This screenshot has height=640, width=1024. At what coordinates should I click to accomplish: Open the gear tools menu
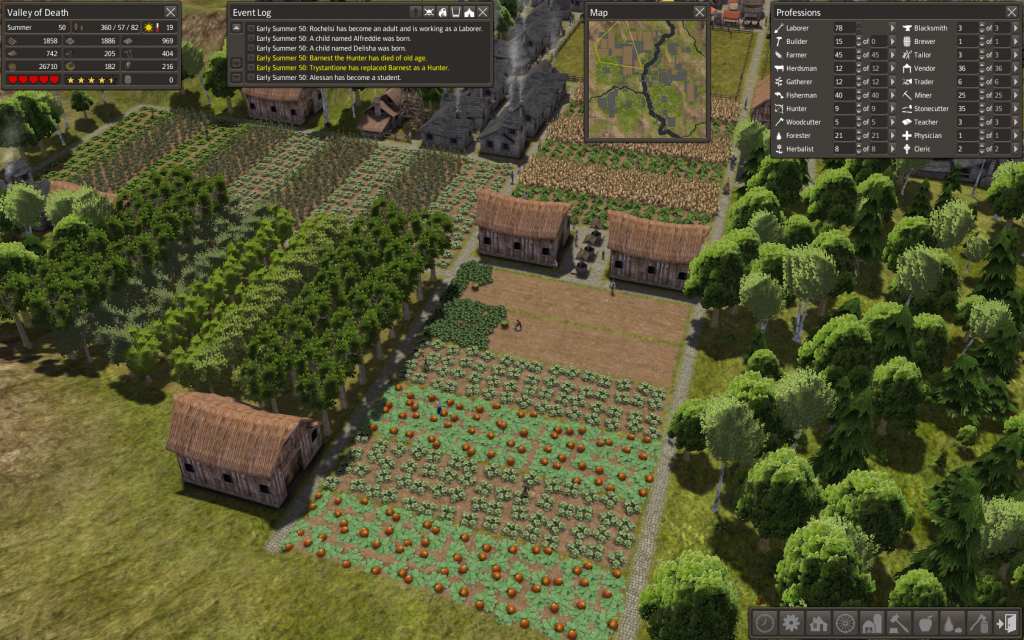(x=791, y=622)
